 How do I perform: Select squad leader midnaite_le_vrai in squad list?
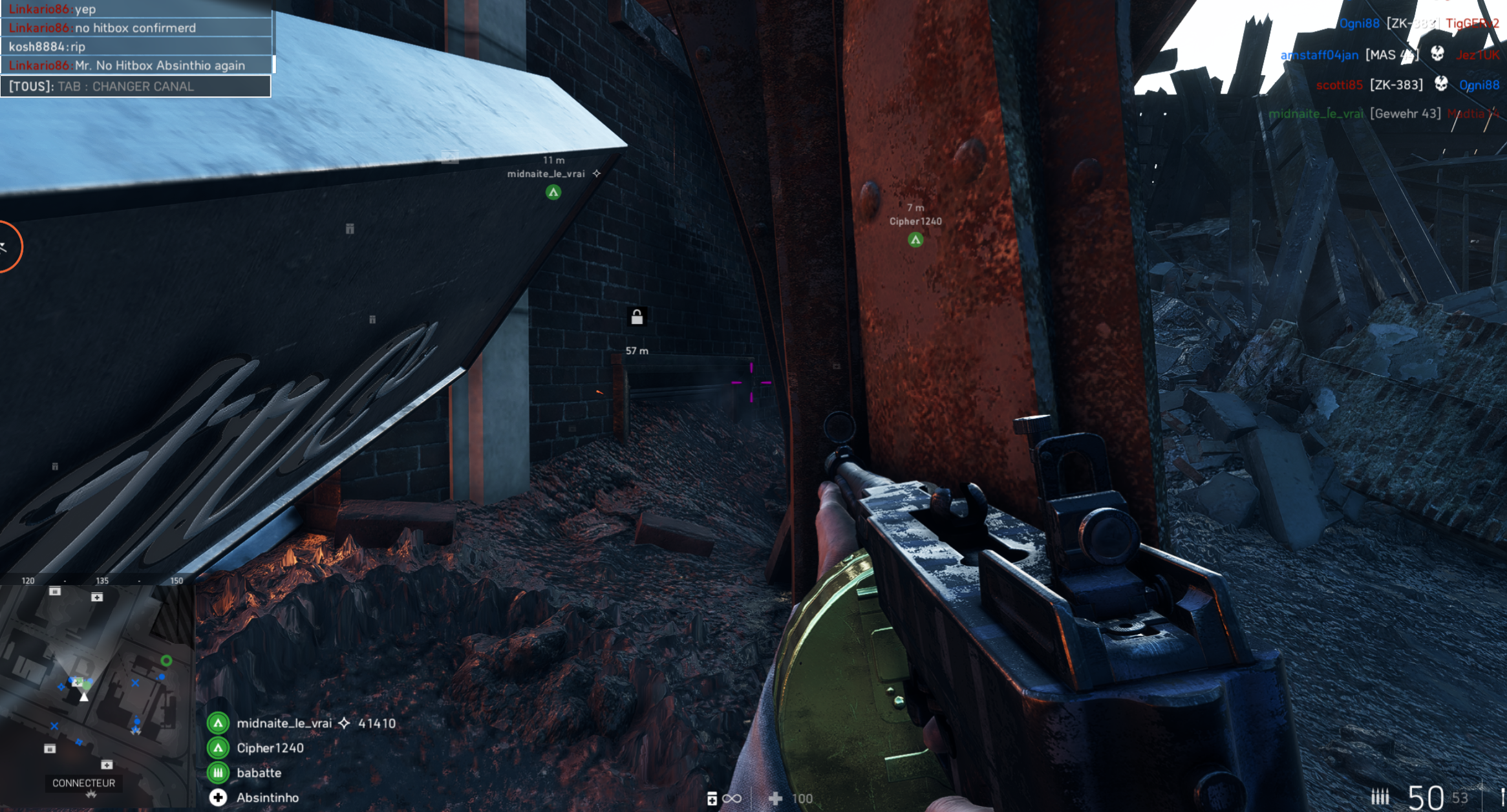tap(284, 723)
